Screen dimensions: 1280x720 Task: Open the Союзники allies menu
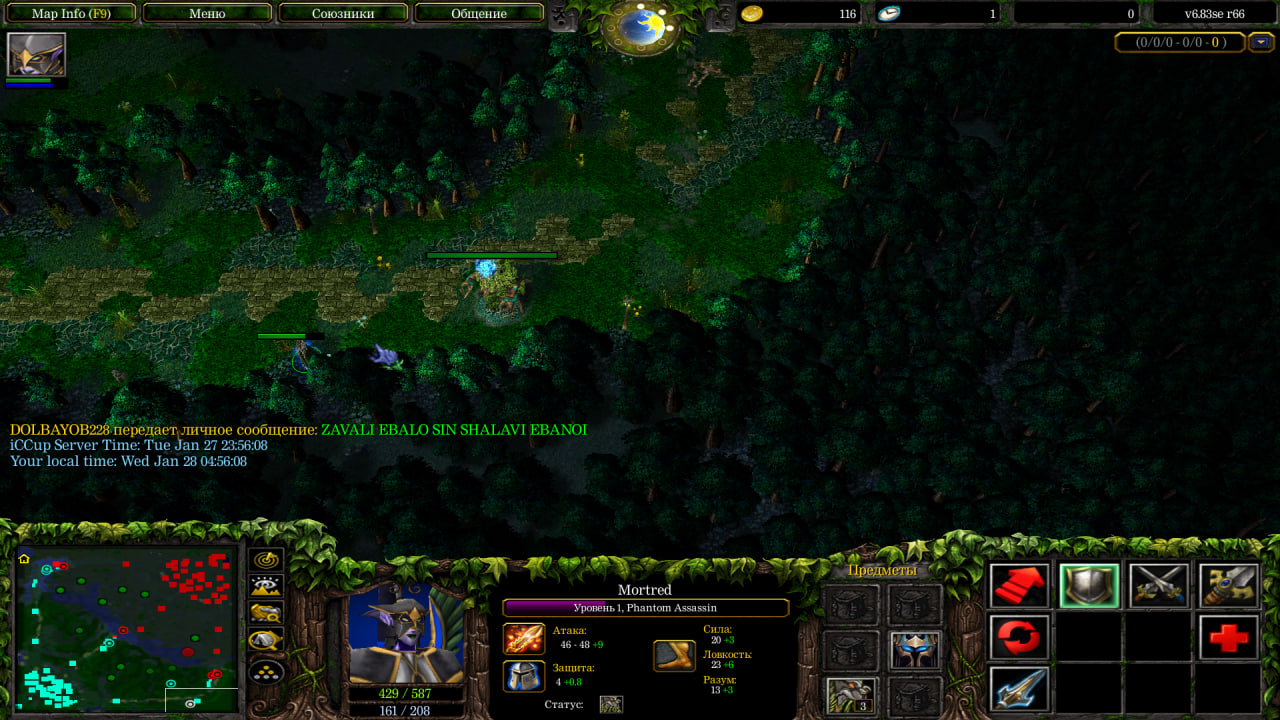pyautogui.click(x=343, y=14)
